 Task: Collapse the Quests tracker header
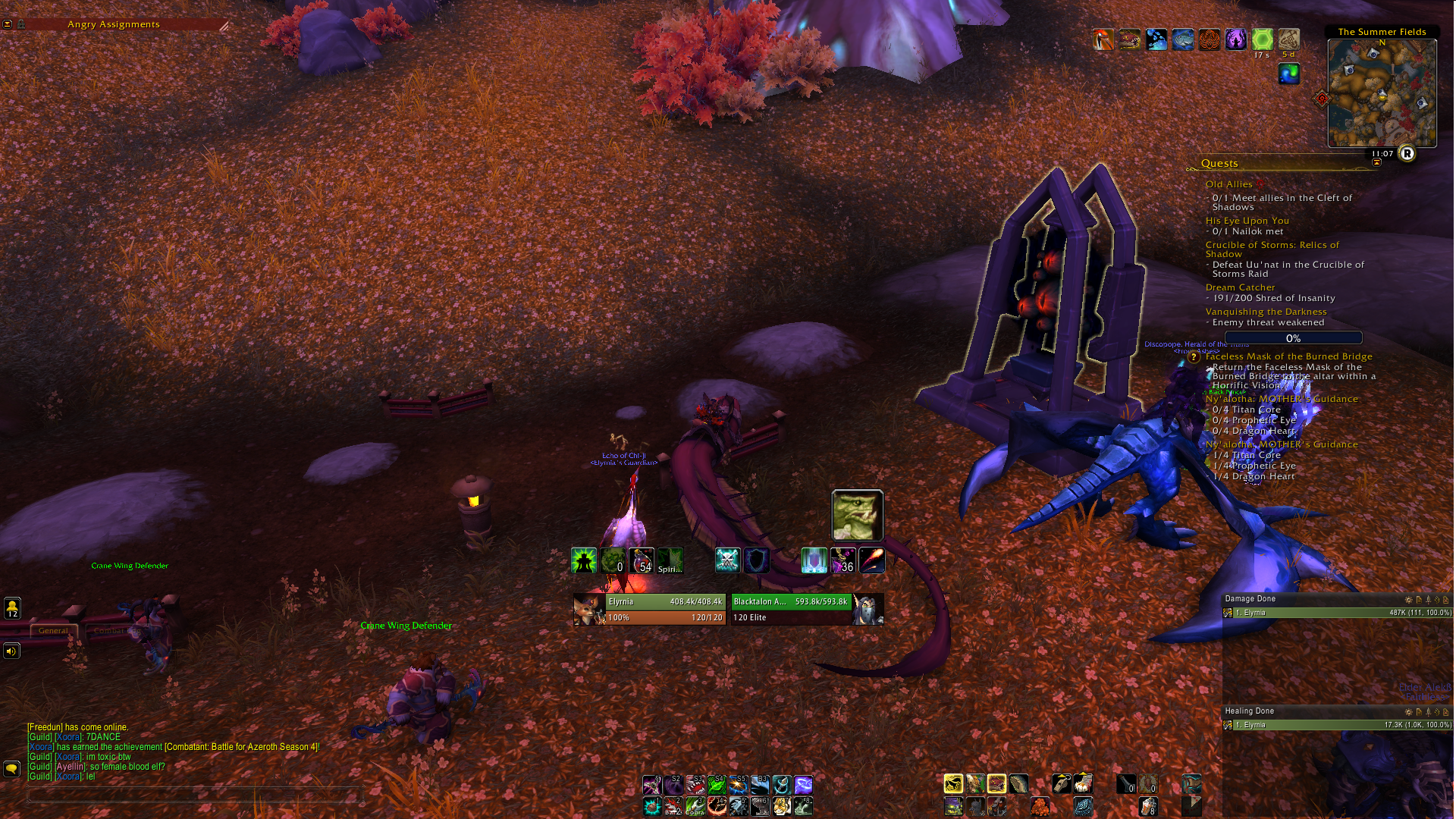[x=1219, y=163]
